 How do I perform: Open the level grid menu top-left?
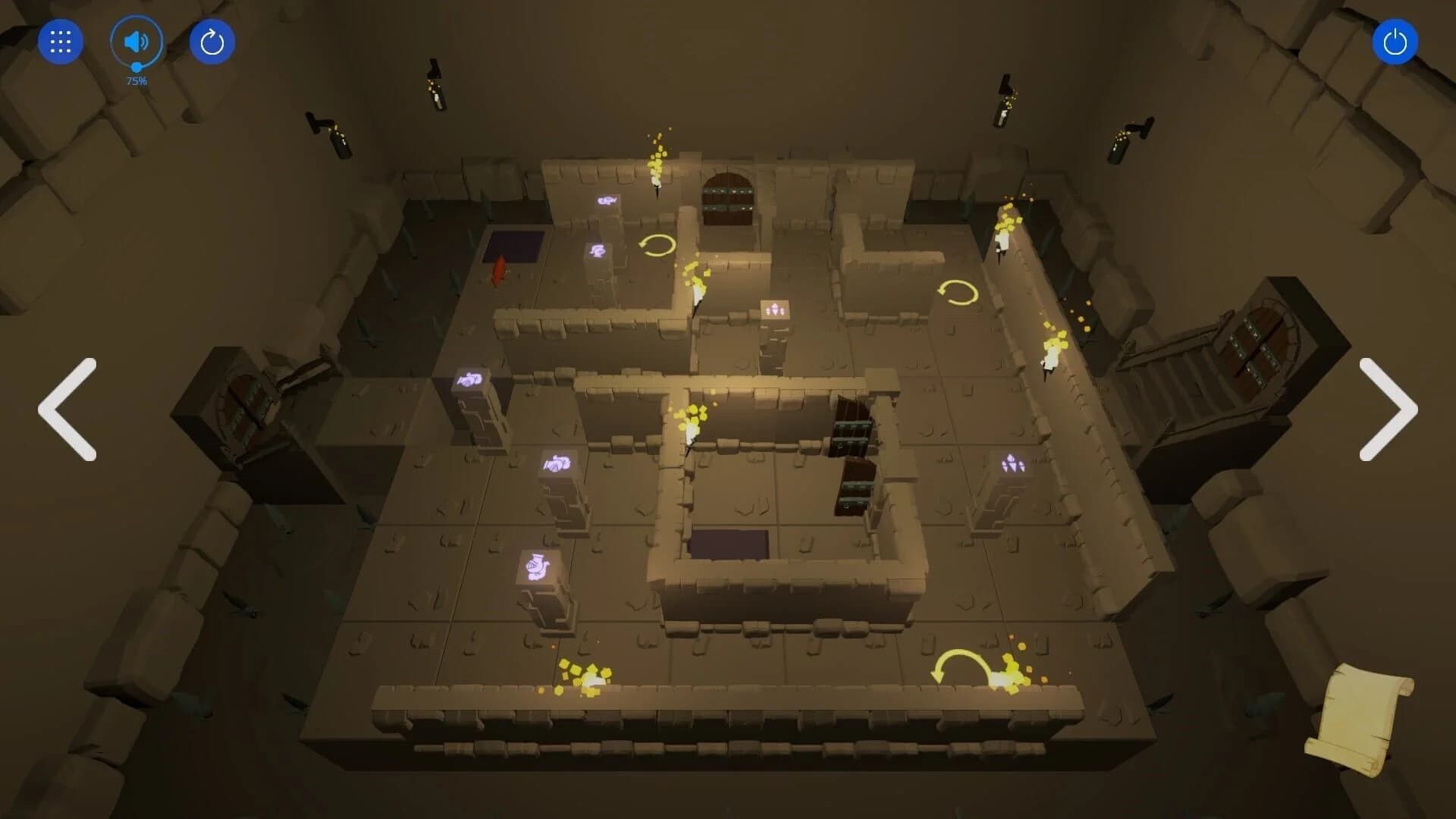60,42
